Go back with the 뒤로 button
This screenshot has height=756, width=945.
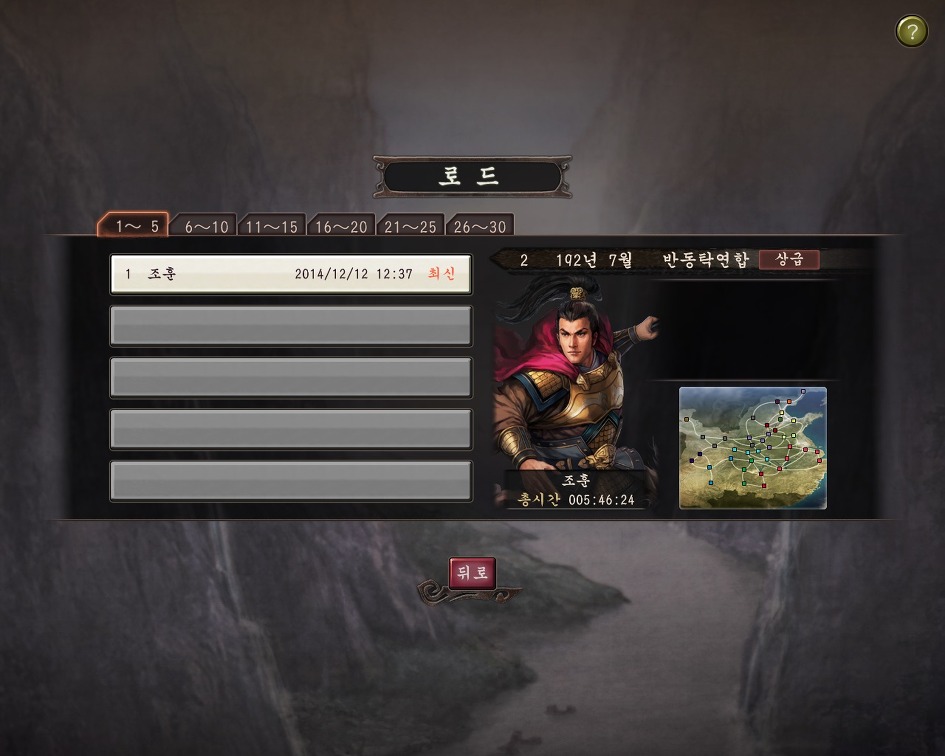click(x=472, y=573)
